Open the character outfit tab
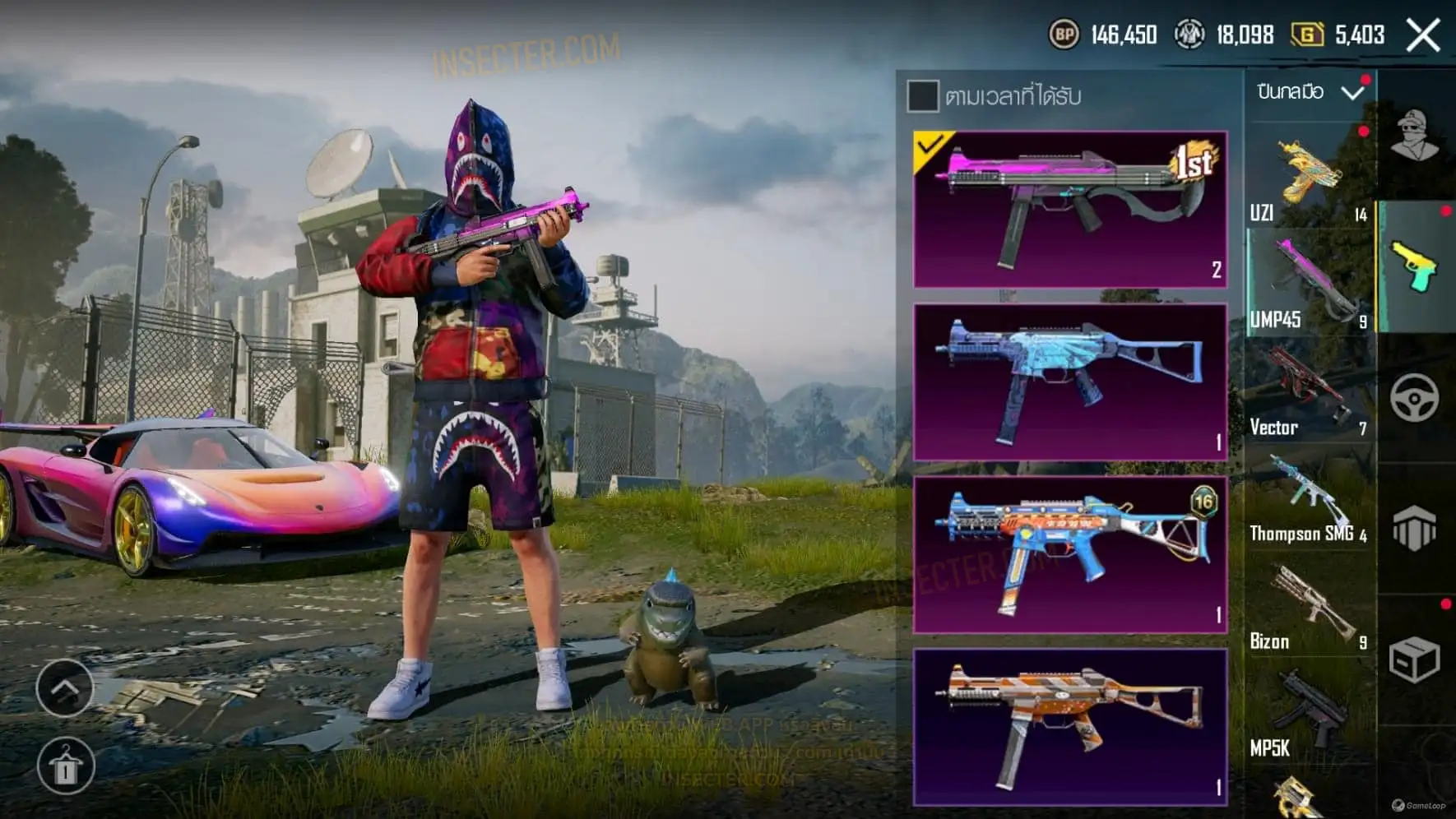Screen dimensions: 1456x819 click(1415, 136)
